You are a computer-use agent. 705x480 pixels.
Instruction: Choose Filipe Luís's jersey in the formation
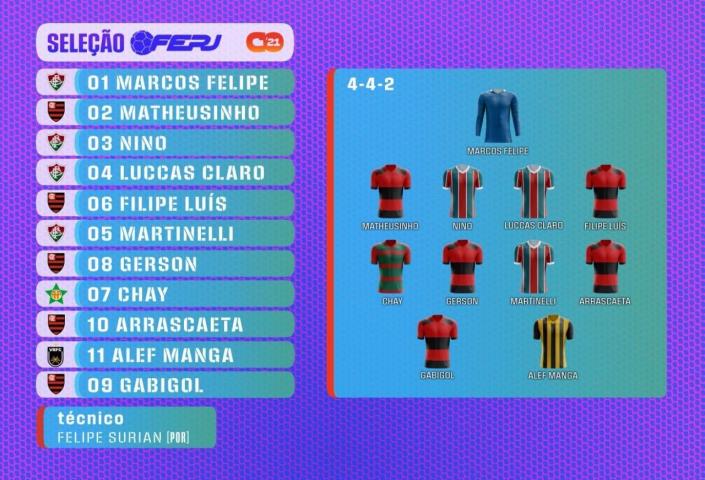coord(605,191)
